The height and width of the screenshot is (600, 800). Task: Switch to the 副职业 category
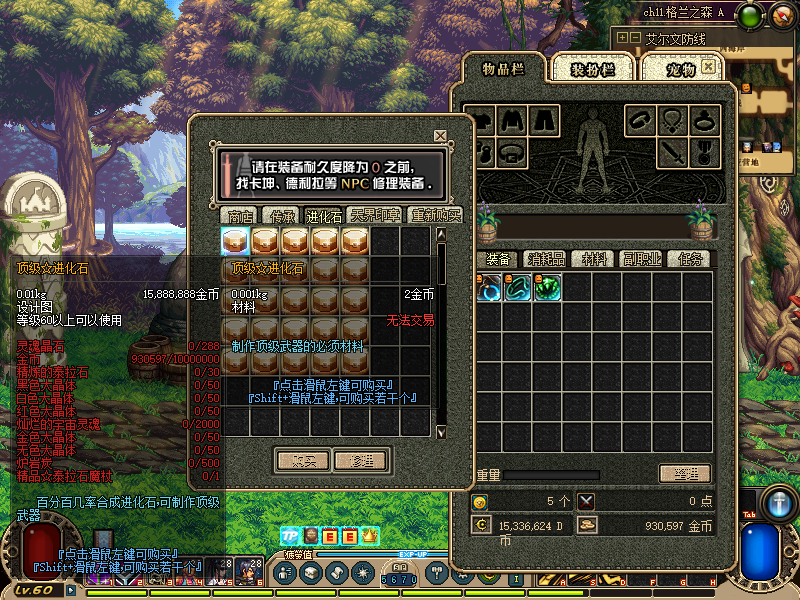[641, 259]
